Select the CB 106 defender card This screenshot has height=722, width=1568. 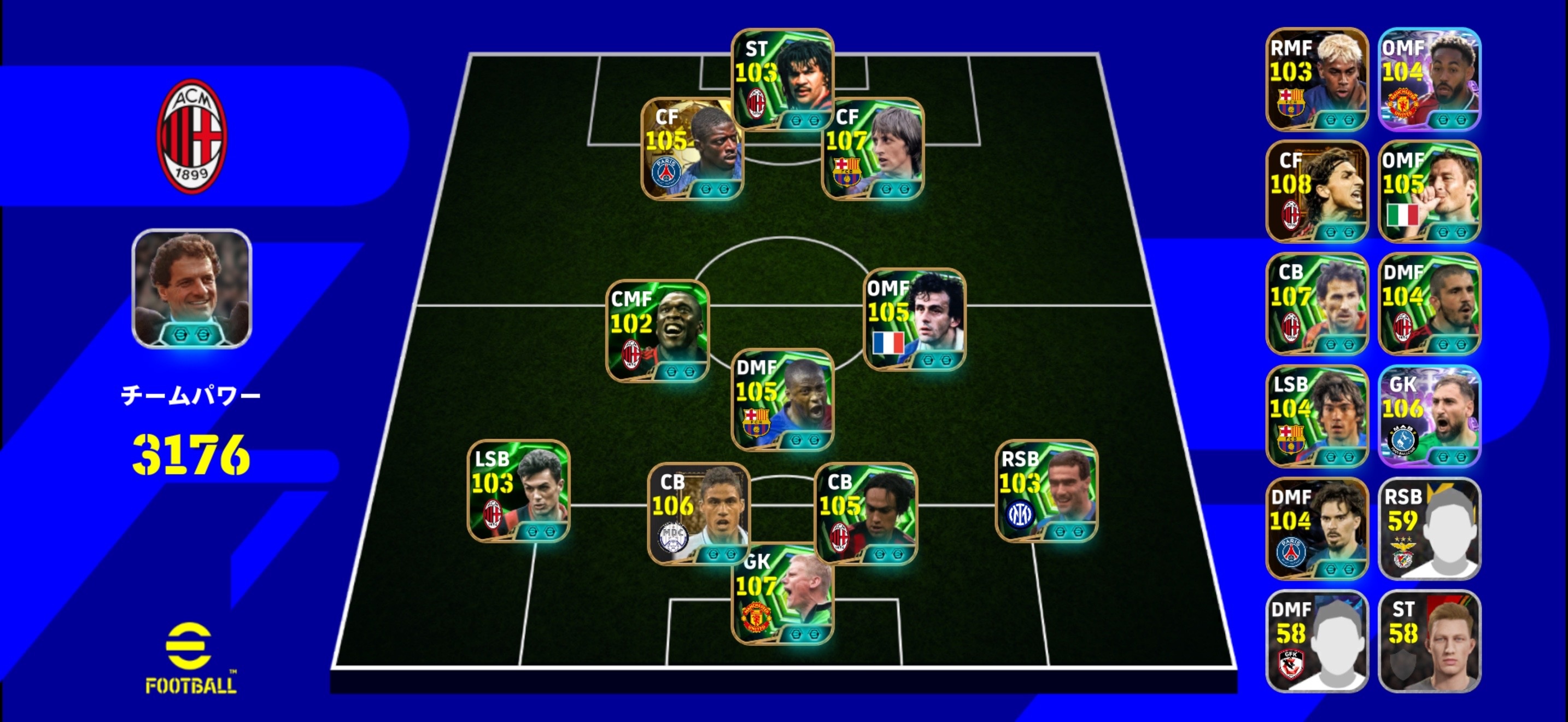tap(698, 513)
